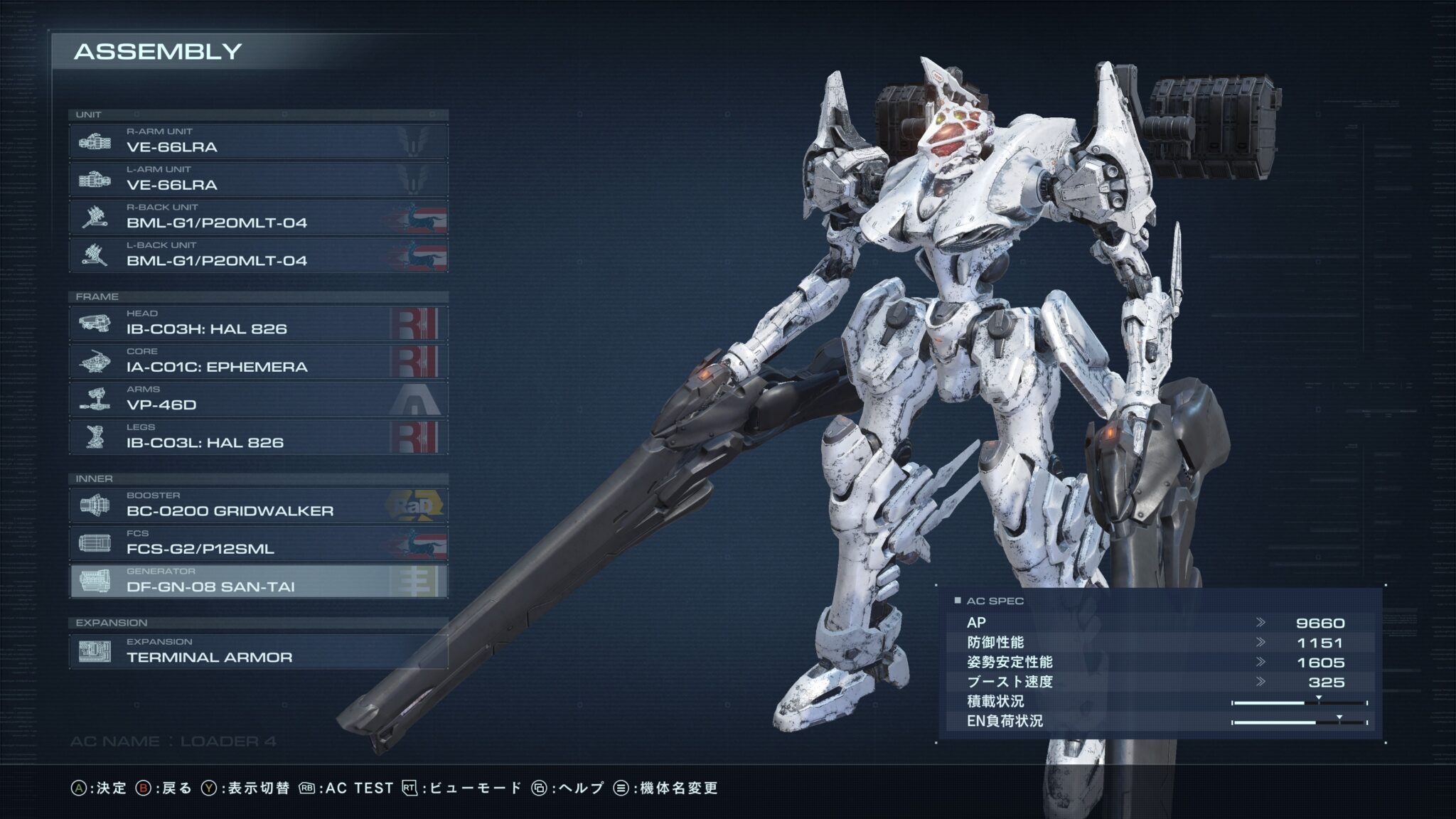Change the HEAD part IB-C03H: HAL 826

coord(258,323)
